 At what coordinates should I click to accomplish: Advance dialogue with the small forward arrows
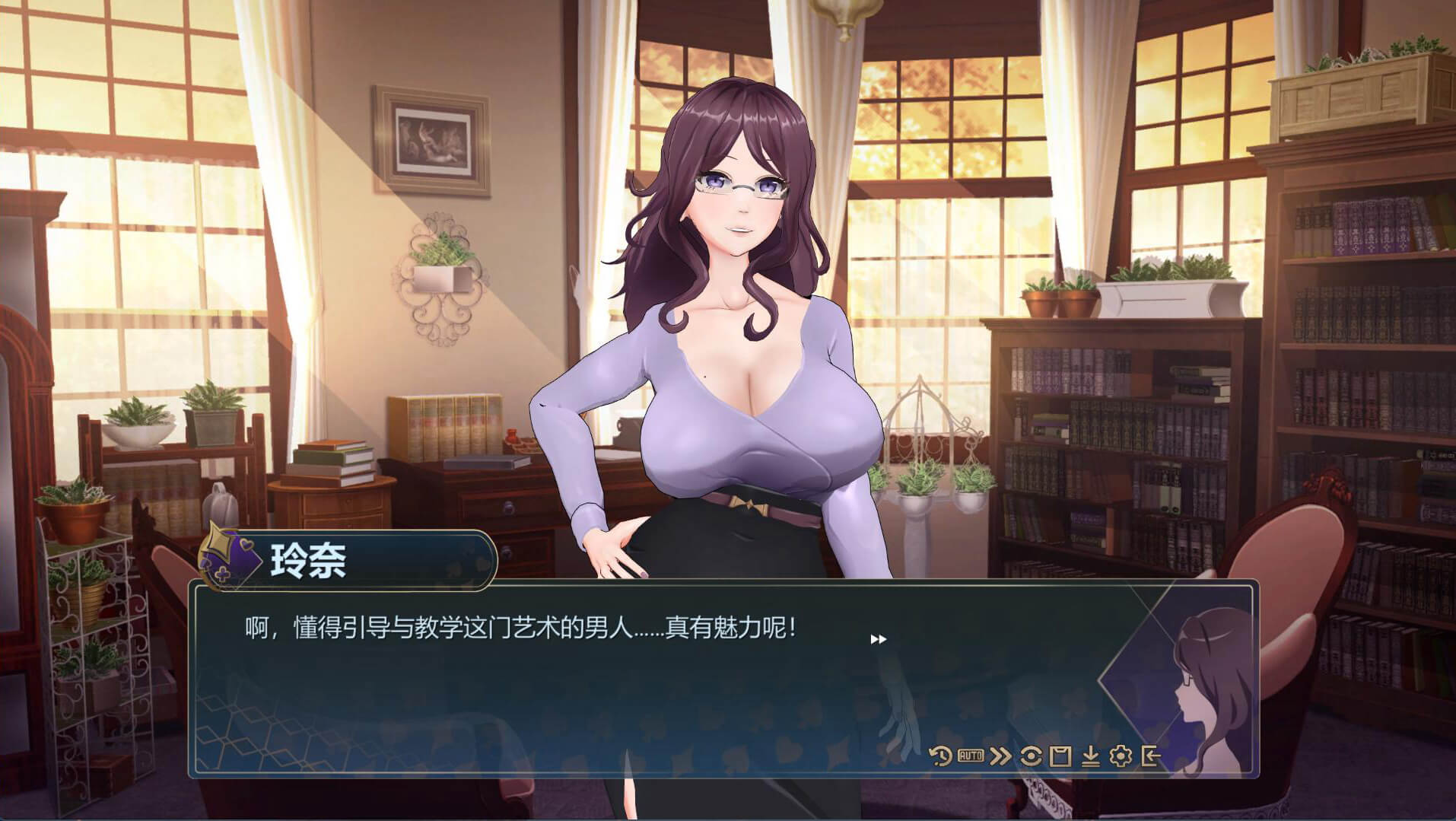(x=878, y=639)
